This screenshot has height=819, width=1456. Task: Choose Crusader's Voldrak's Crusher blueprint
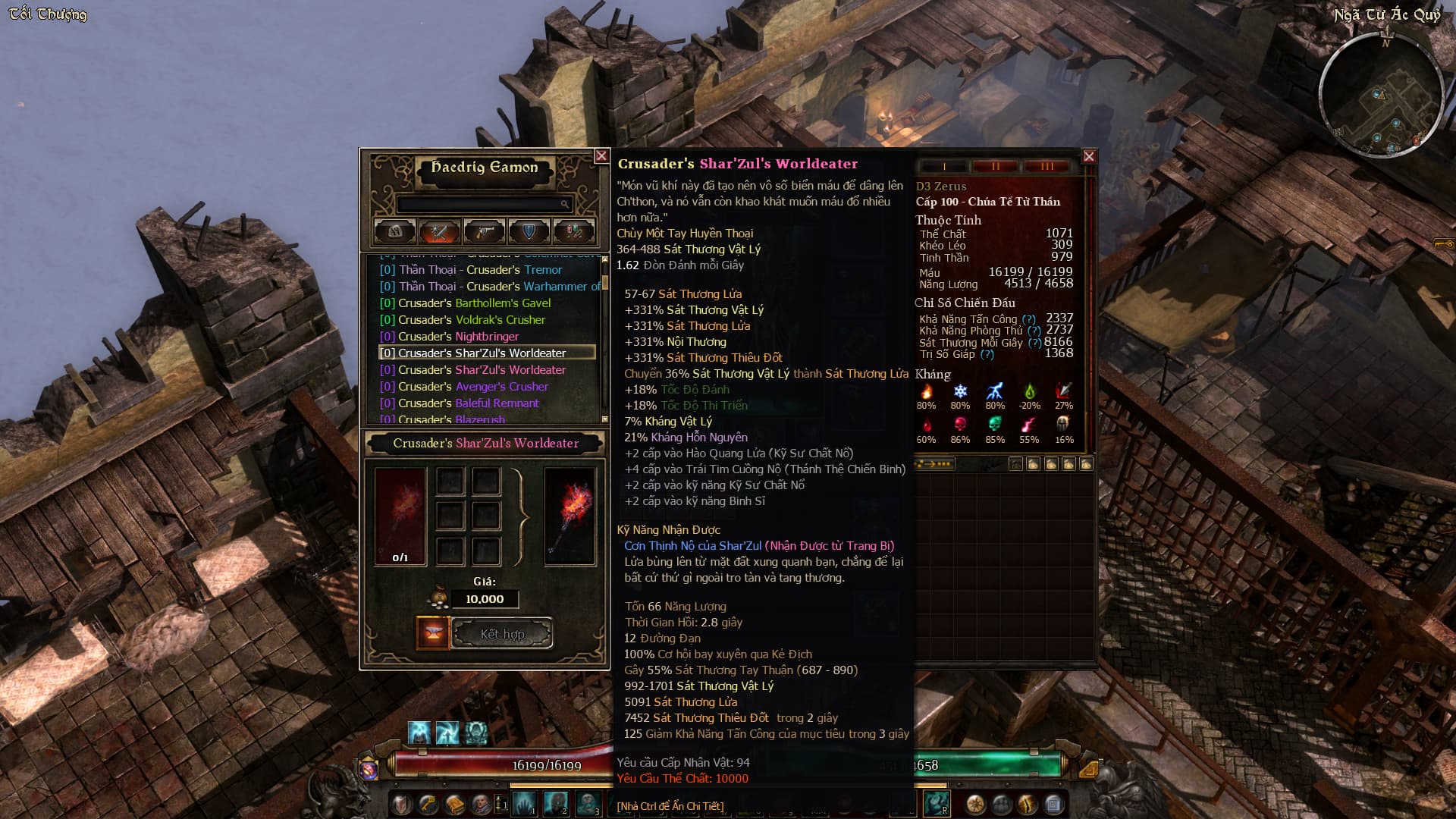tap(472, 319)
